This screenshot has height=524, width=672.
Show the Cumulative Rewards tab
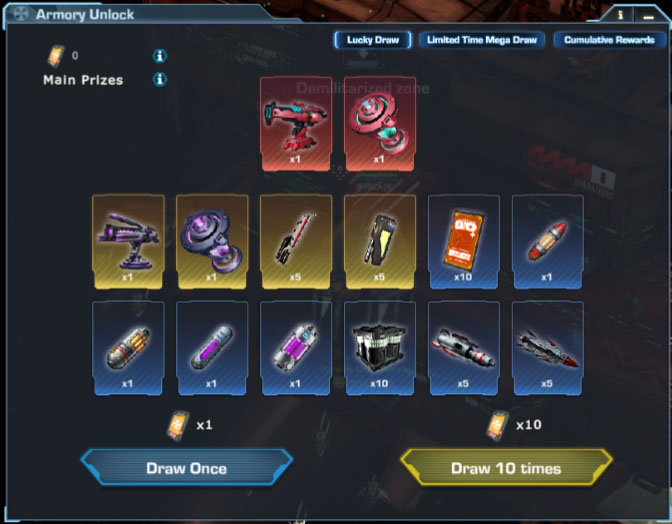609,40
